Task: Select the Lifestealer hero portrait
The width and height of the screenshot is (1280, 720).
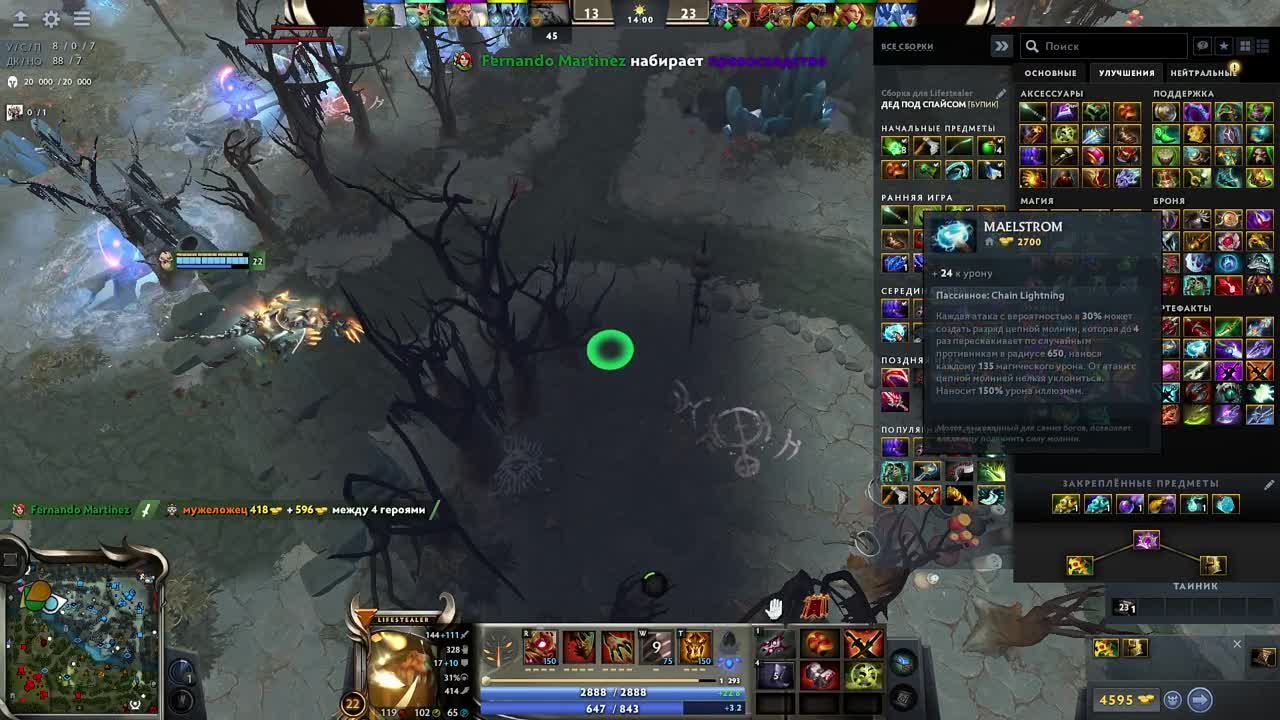Action: [x=402, y=670]
